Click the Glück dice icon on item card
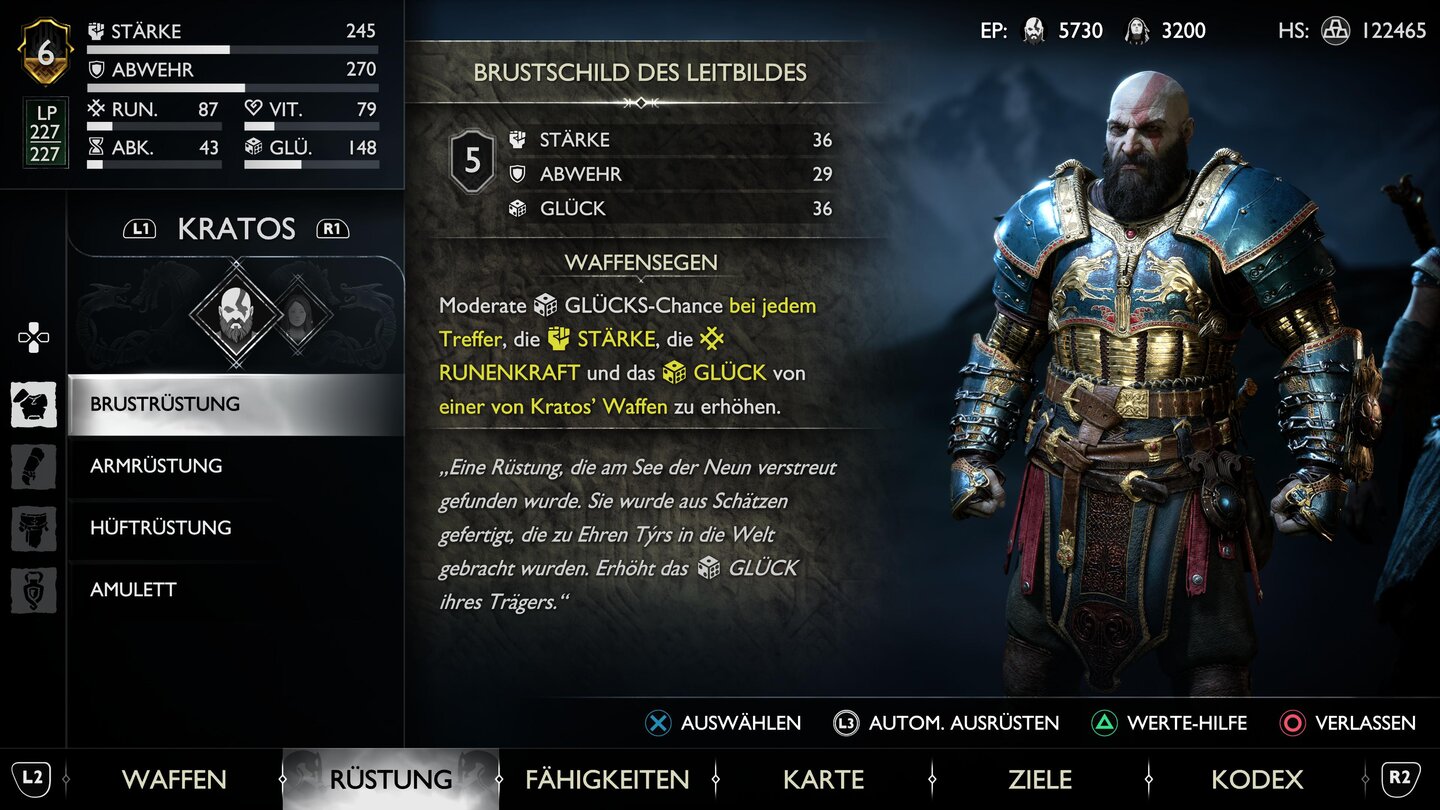 (x=515, y=208)
